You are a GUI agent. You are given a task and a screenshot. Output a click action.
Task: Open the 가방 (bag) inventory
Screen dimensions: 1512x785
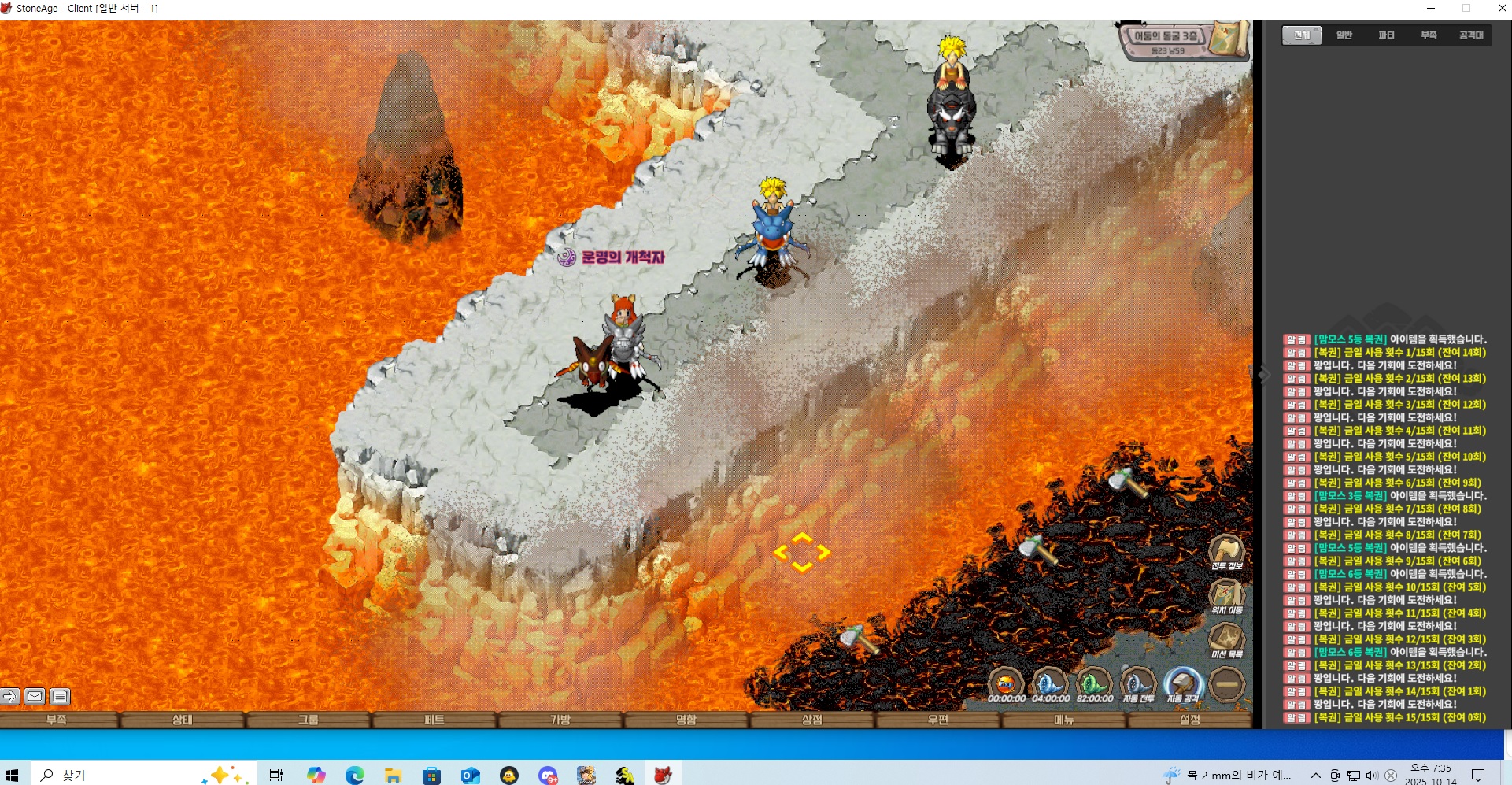560,720
